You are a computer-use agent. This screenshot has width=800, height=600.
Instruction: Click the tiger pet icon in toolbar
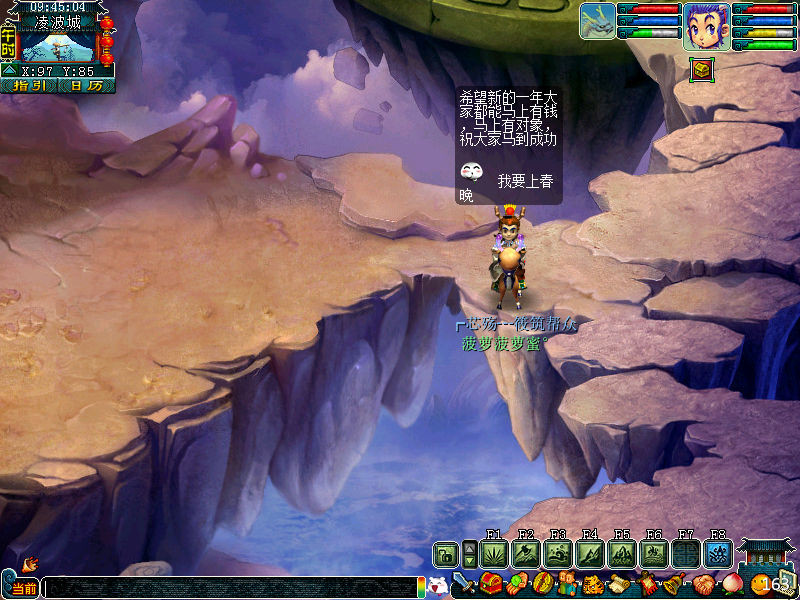[593, 583]
